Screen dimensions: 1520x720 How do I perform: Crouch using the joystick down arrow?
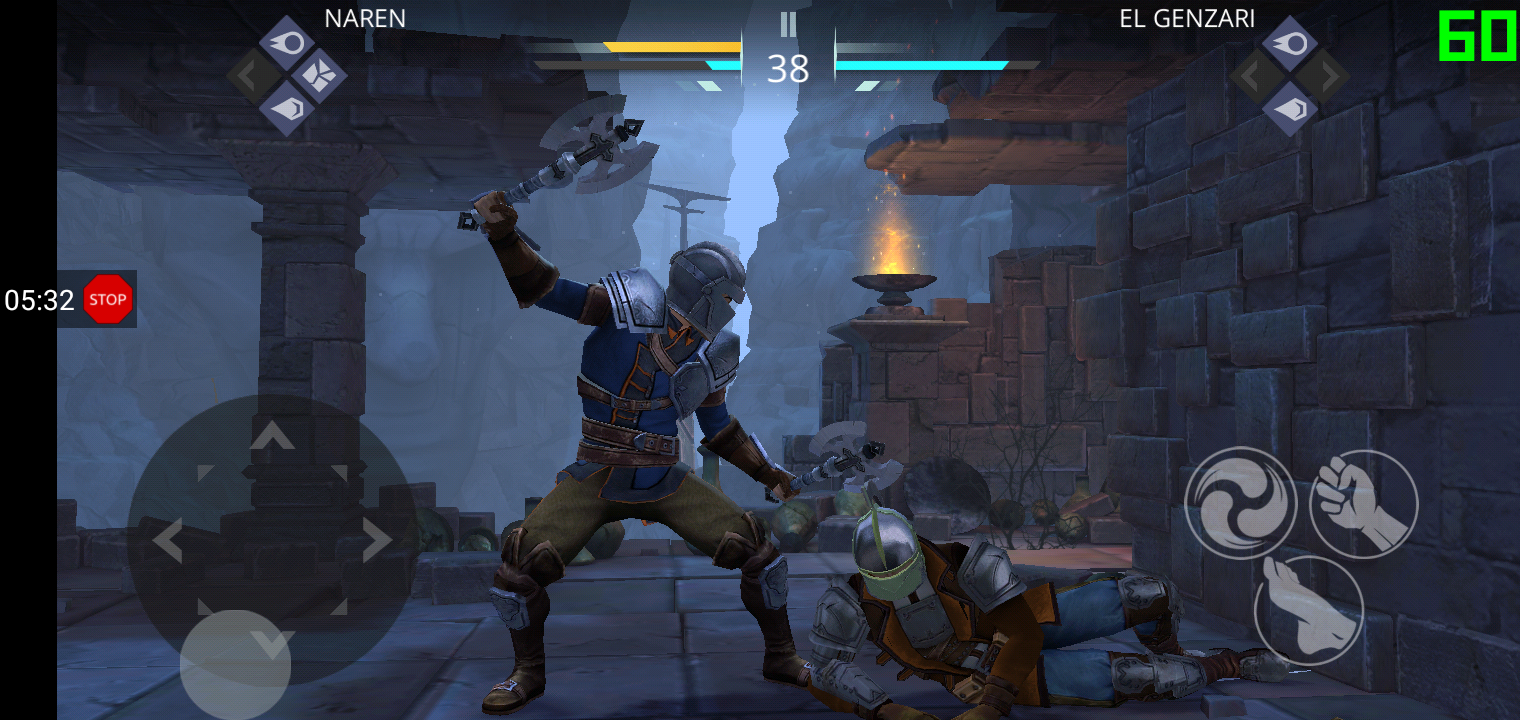(272, 646)
